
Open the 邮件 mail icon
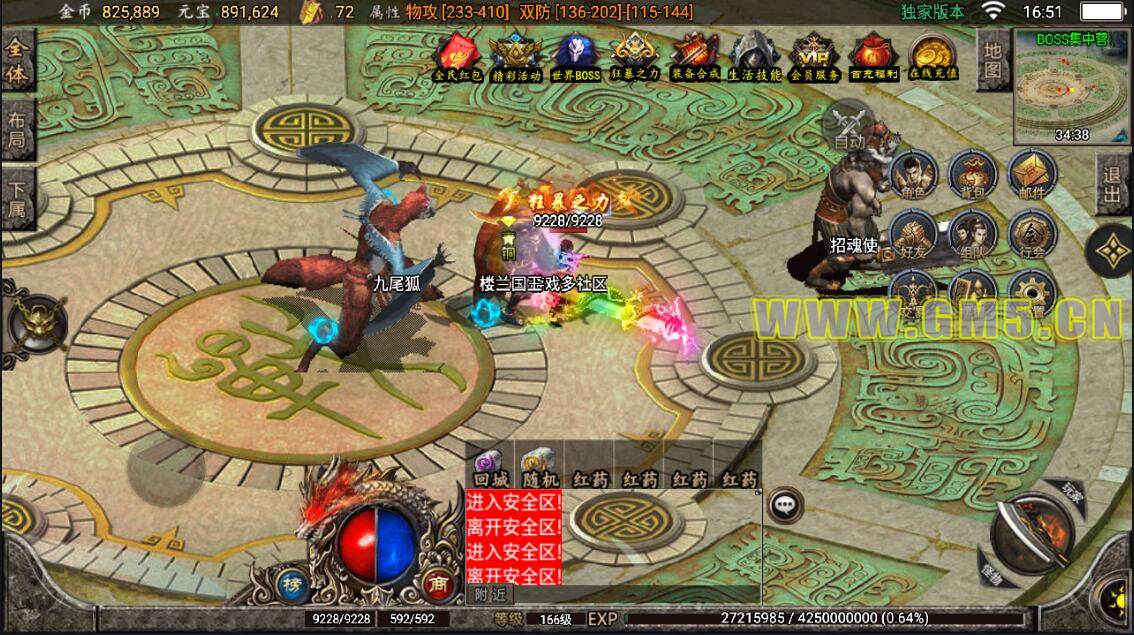click(x=1030, y=174)
